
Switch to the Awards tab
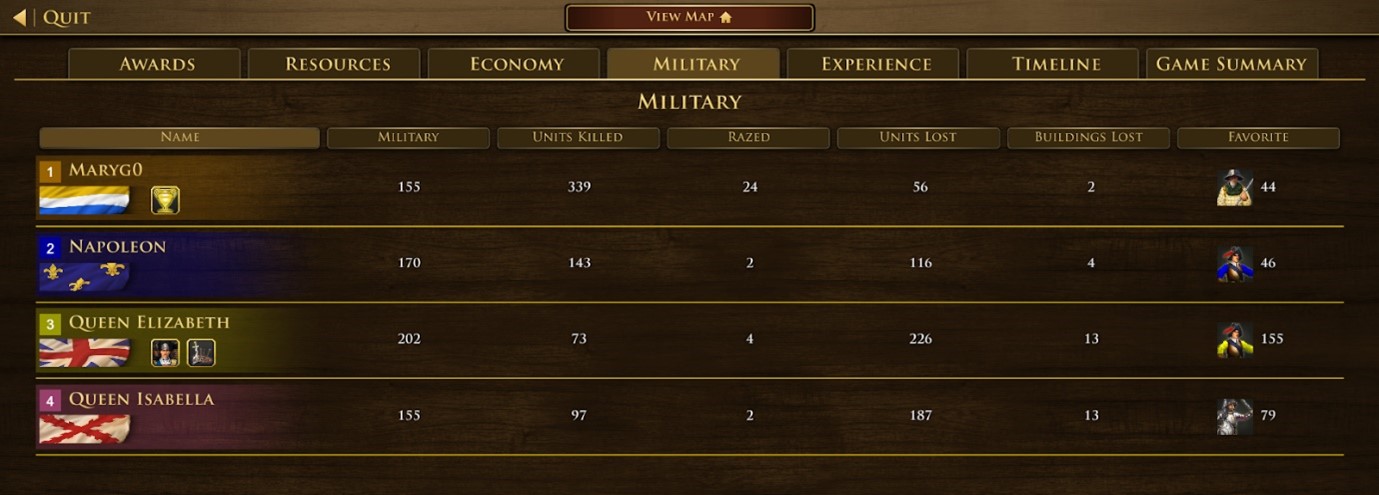tap(156, 64)
